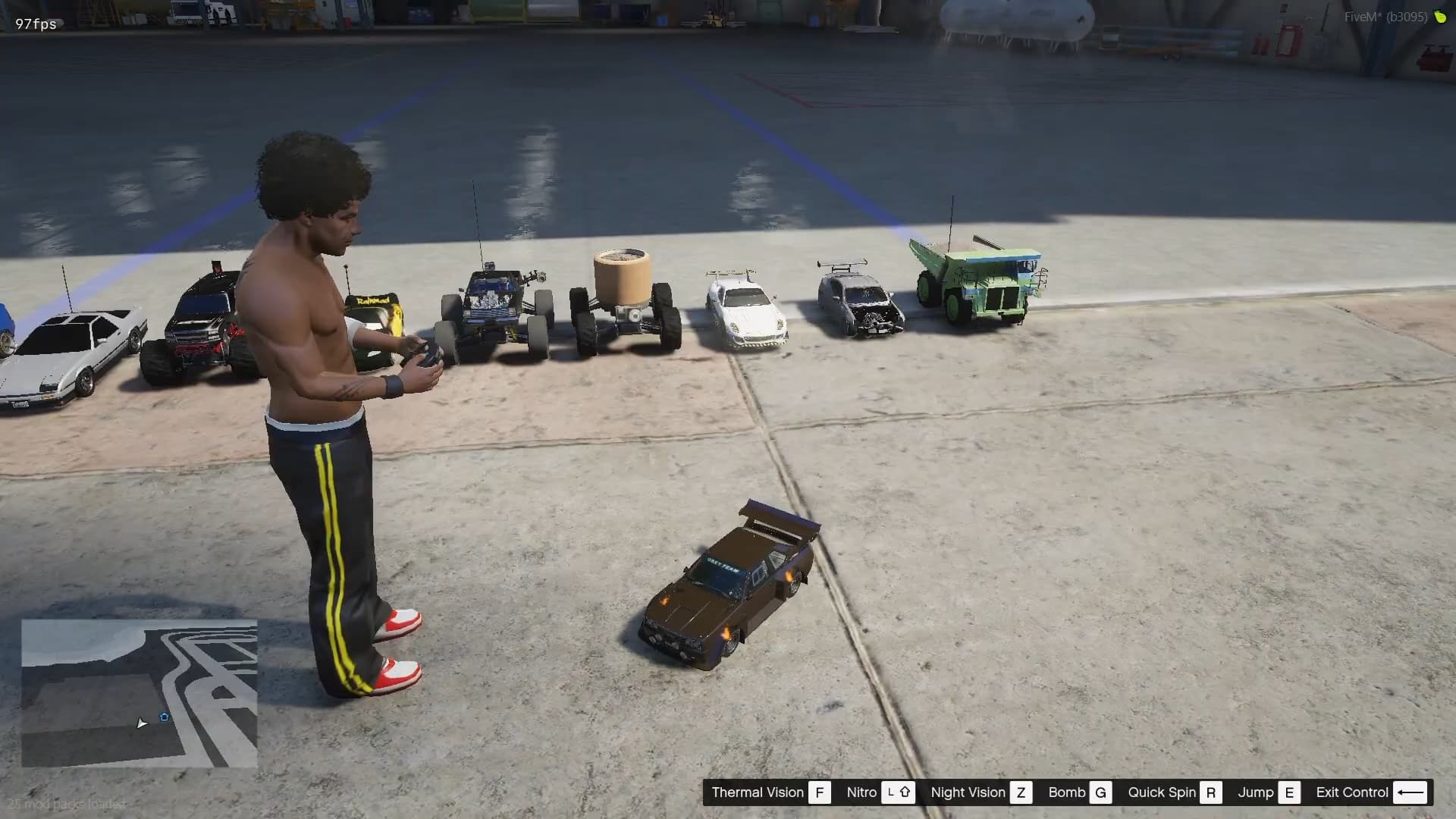Click the G key icon beside Bomb
The image size is (1456, 819).
pos(1101,792)
